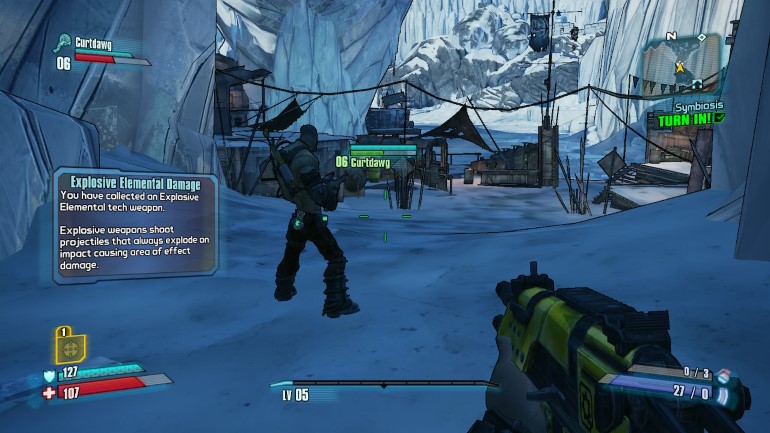Viewport: 770px width, 433px height.
Task: Activate the yellow action skill icon
Action: (70, 348)
